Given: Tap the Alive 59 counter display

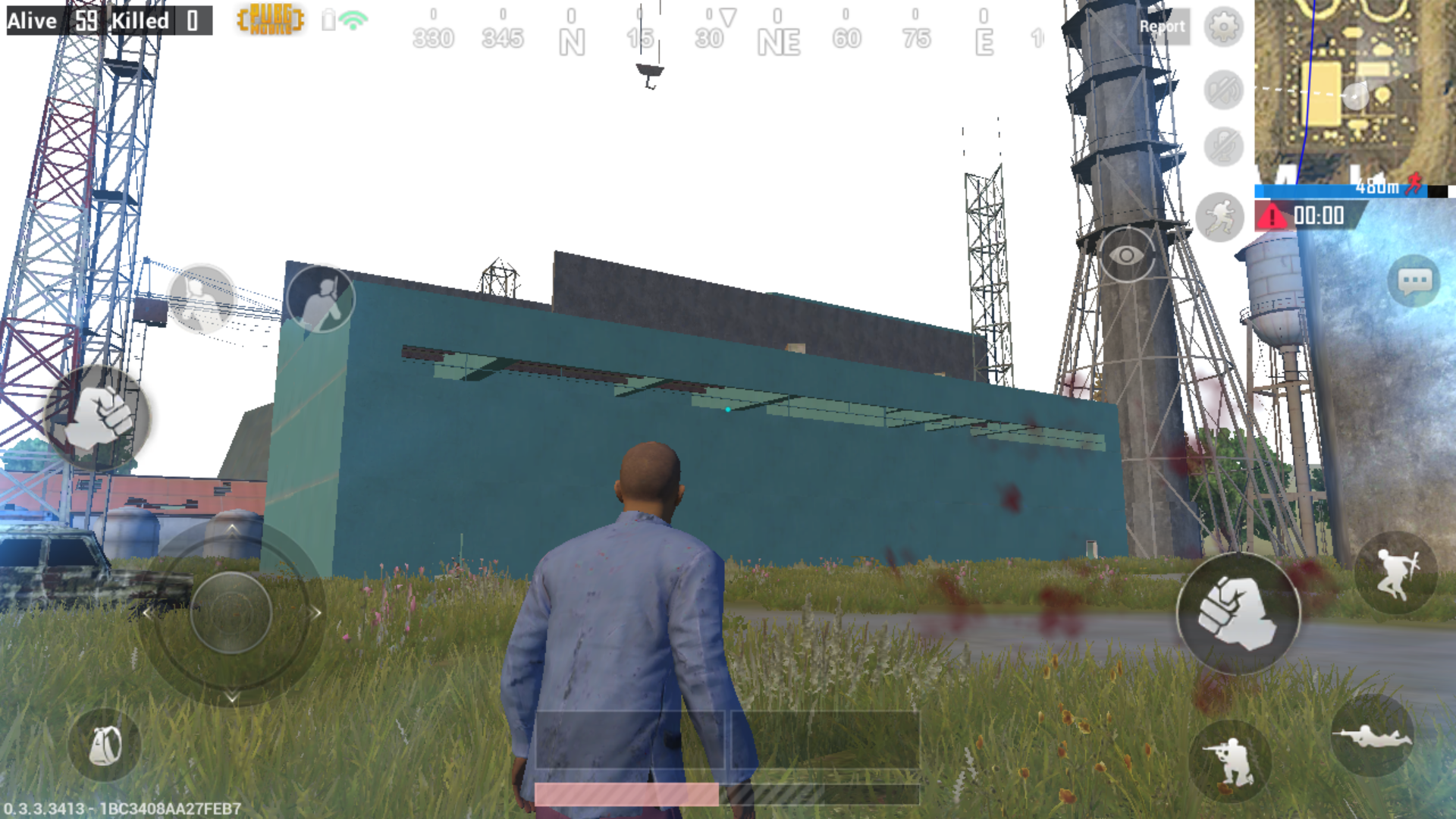Looking at the screenshot, I should [x=45, y=20].
